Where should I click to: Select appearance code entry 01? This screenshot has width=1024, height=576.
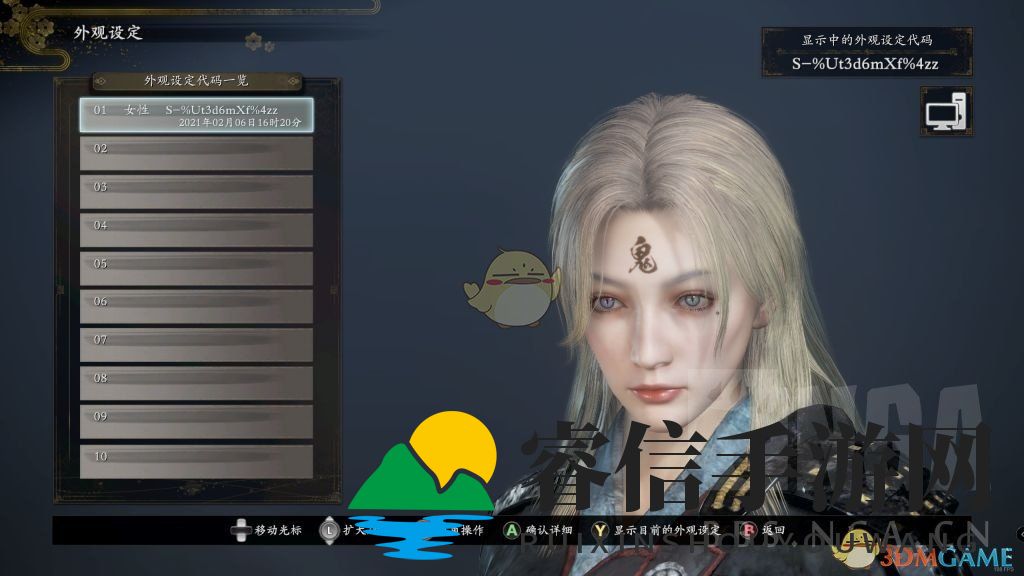tap(196, 114)
